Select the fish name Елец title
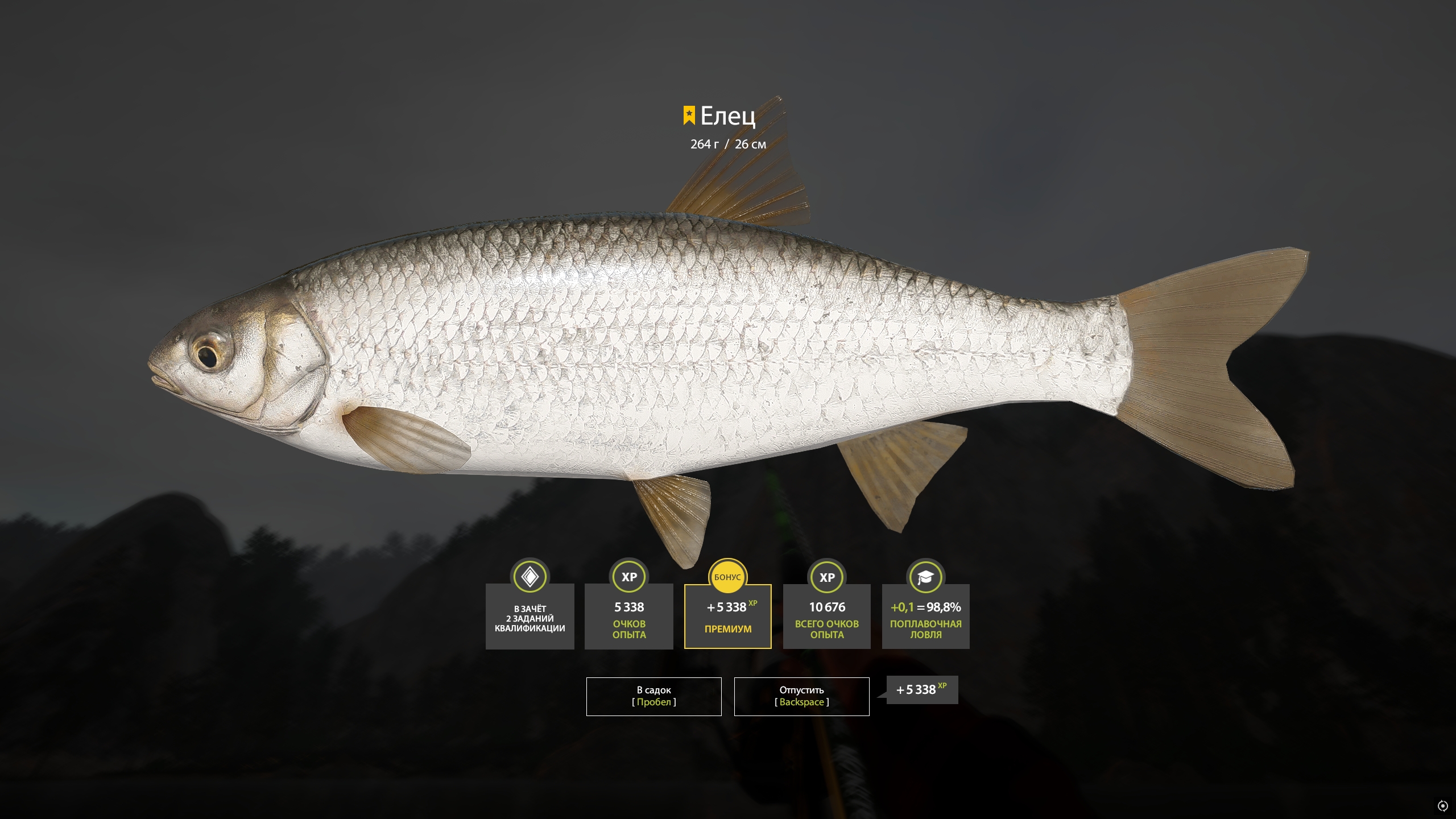The image size is (1456, 819). pos(728,117)
